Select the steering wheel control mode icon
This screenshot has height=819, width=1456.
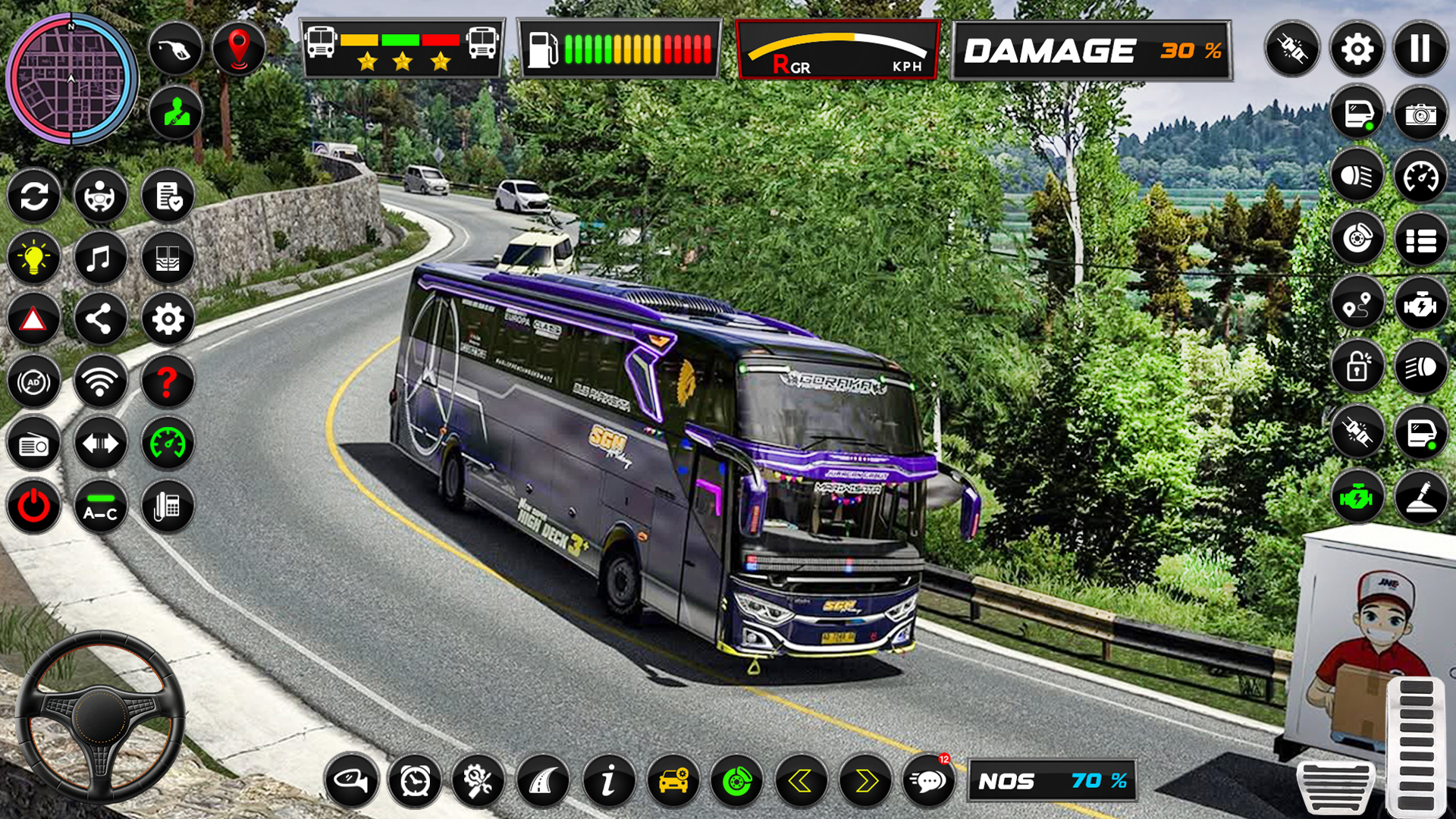point(101,196)
